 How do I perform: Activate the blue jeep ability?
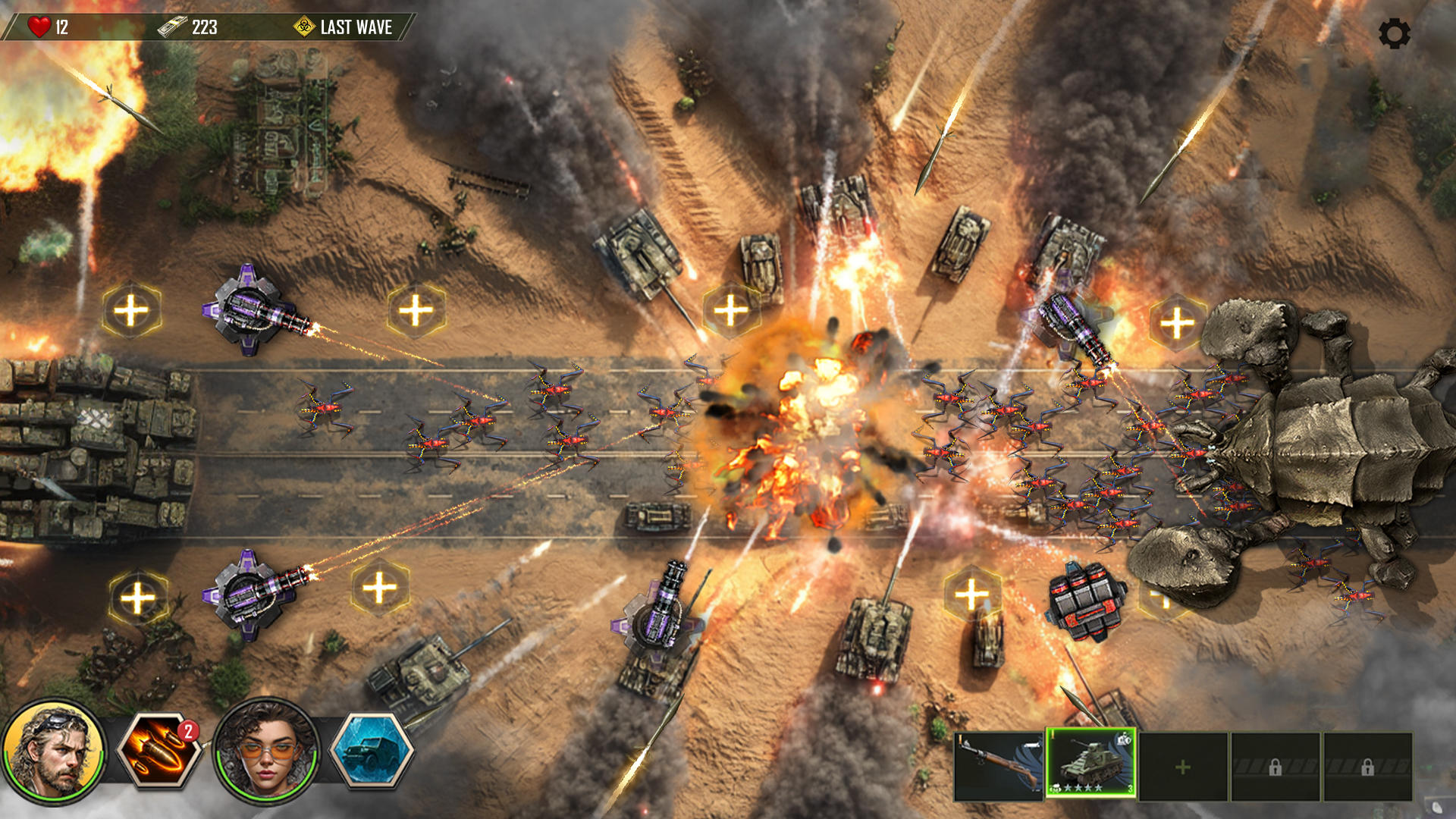pos(372,752)
